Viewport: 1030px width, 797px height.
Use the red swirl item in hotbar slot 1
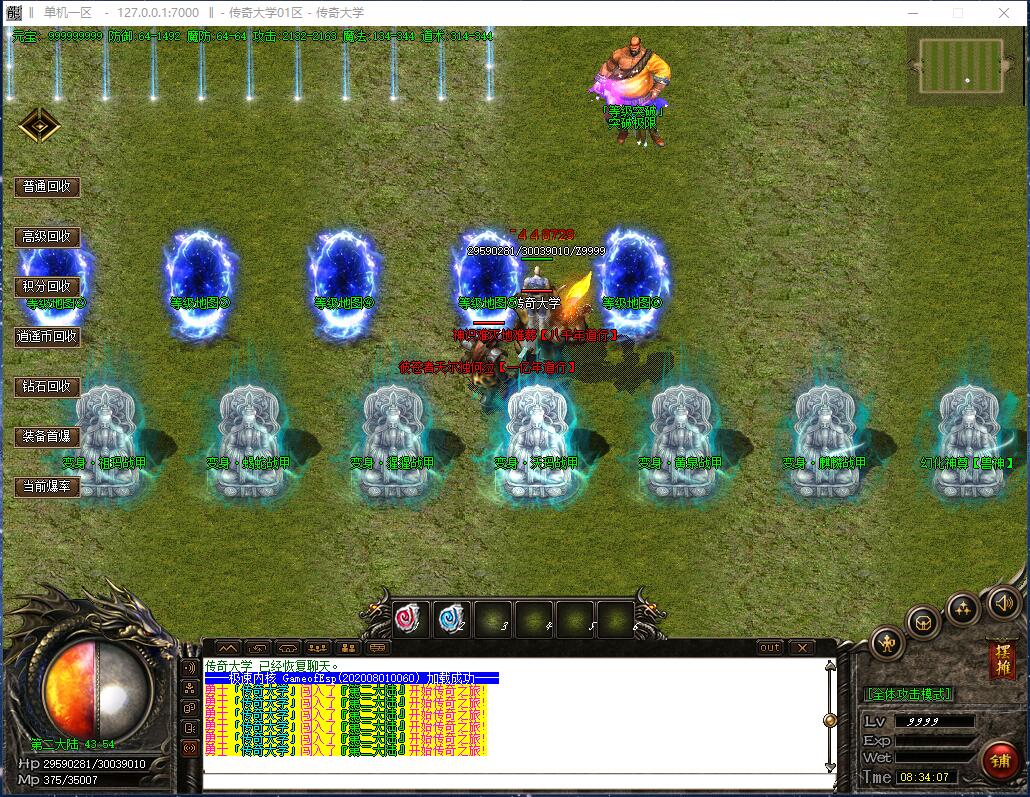point(411,619)
